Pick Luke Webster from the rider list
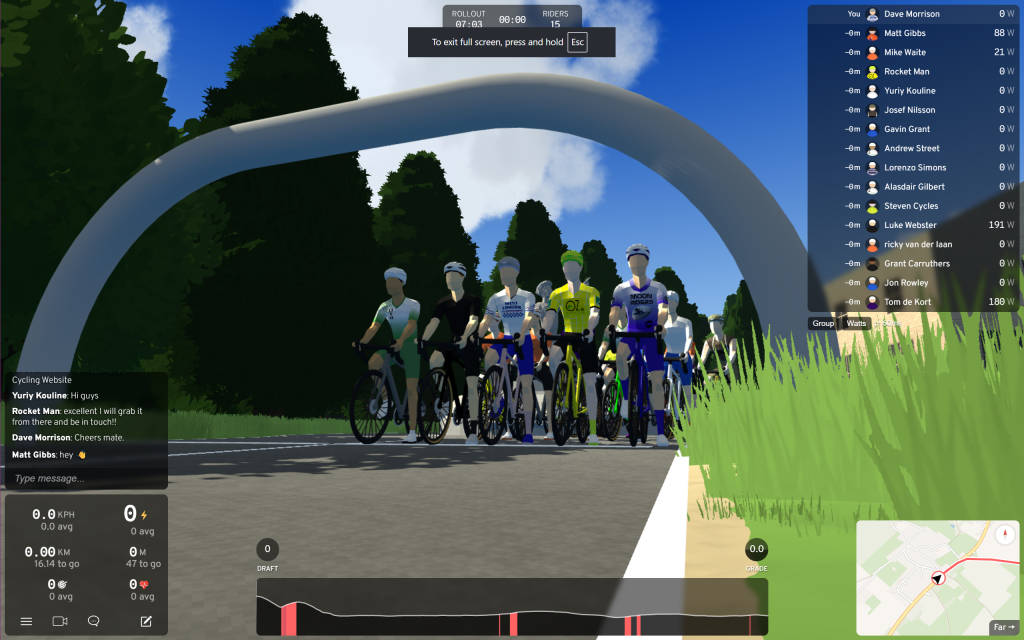This screenshot has height=640, width=1024. point(913,225)
